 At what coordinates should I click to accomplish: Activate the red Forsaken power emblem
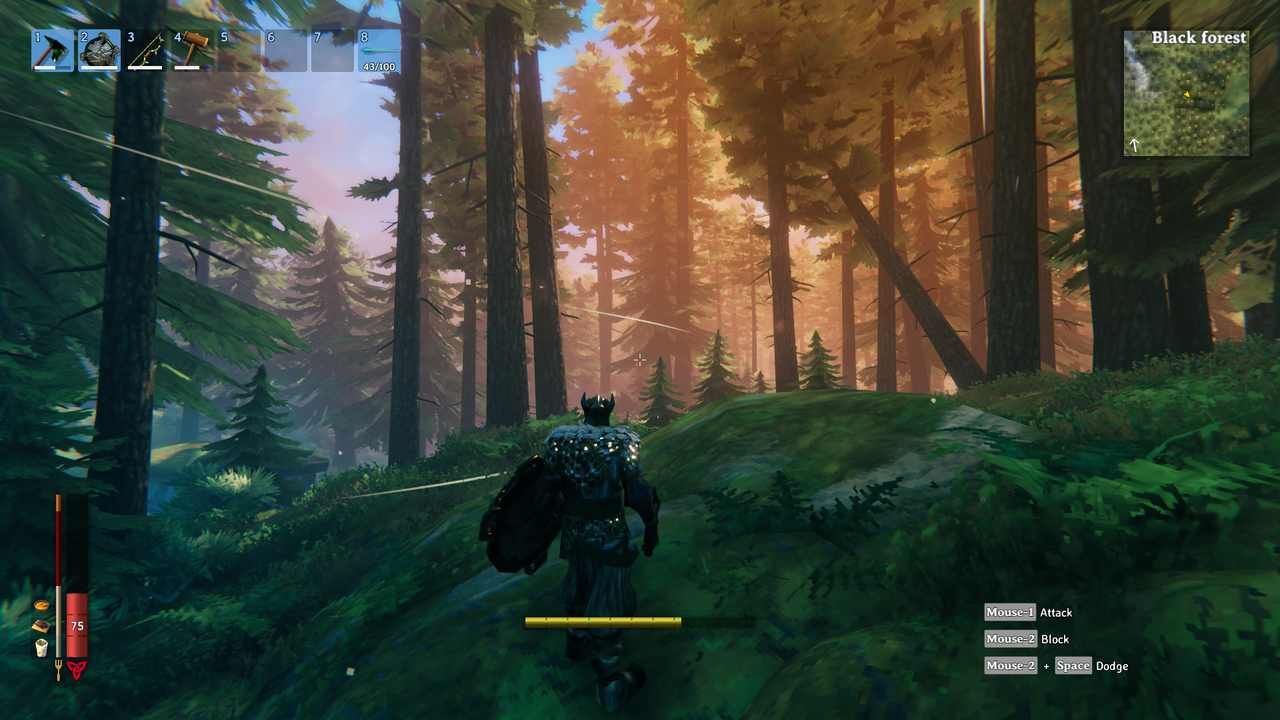[x=77, y=669]
